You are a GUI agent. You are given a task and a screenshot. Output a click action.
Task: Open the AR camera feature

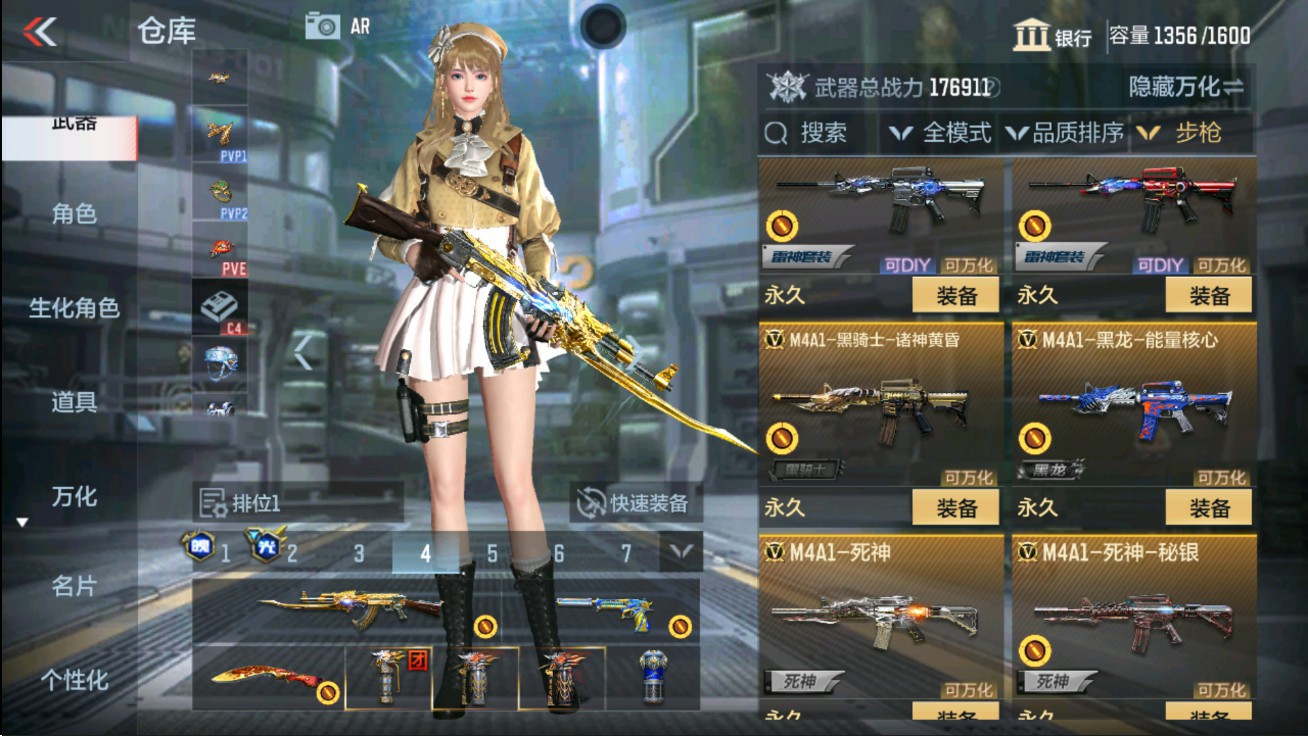(336, 25)
